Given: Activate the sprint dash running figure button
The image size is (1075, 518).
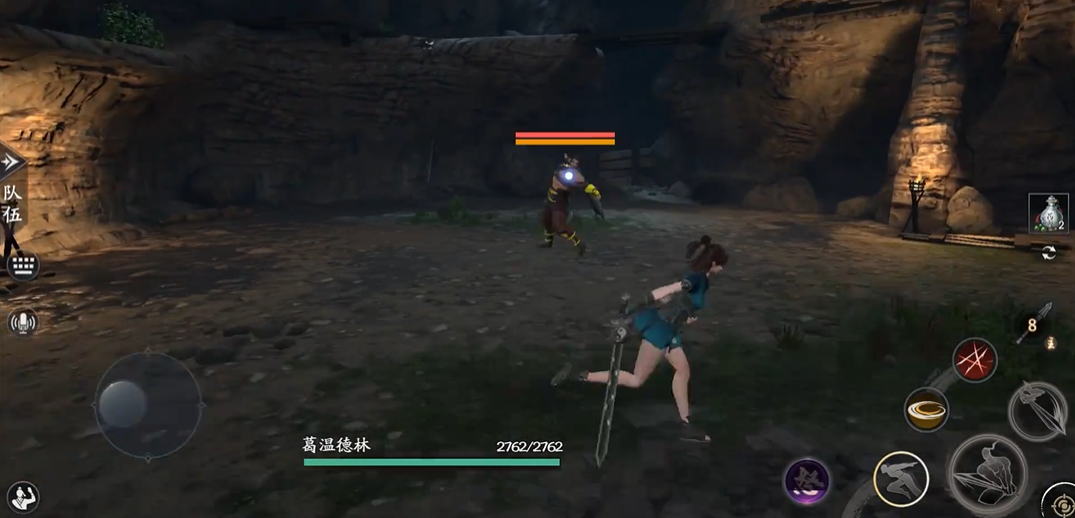Looking at the screenshot, I should coord(901,479).
